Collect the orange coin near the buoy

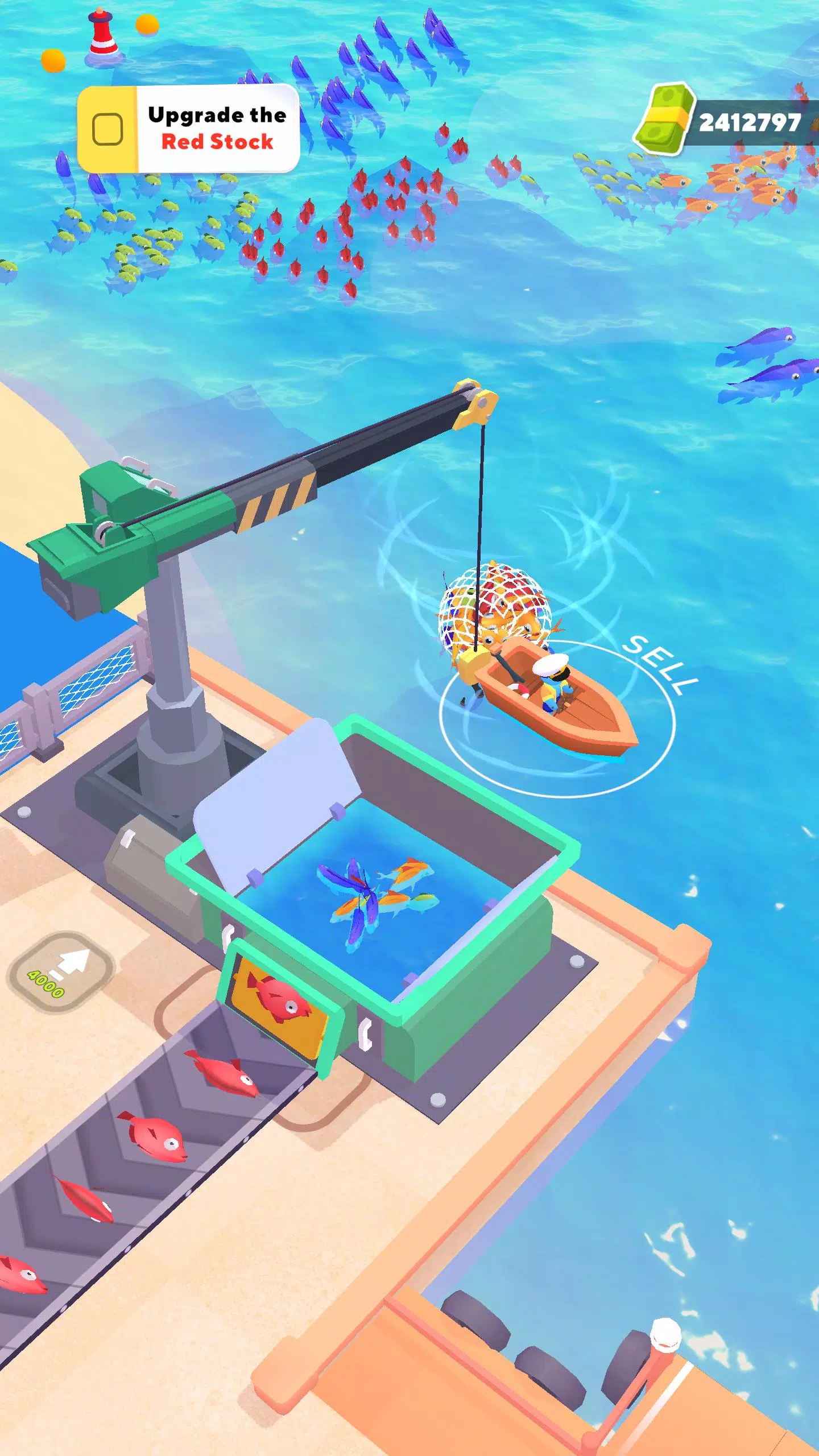(x=147, y=26)
